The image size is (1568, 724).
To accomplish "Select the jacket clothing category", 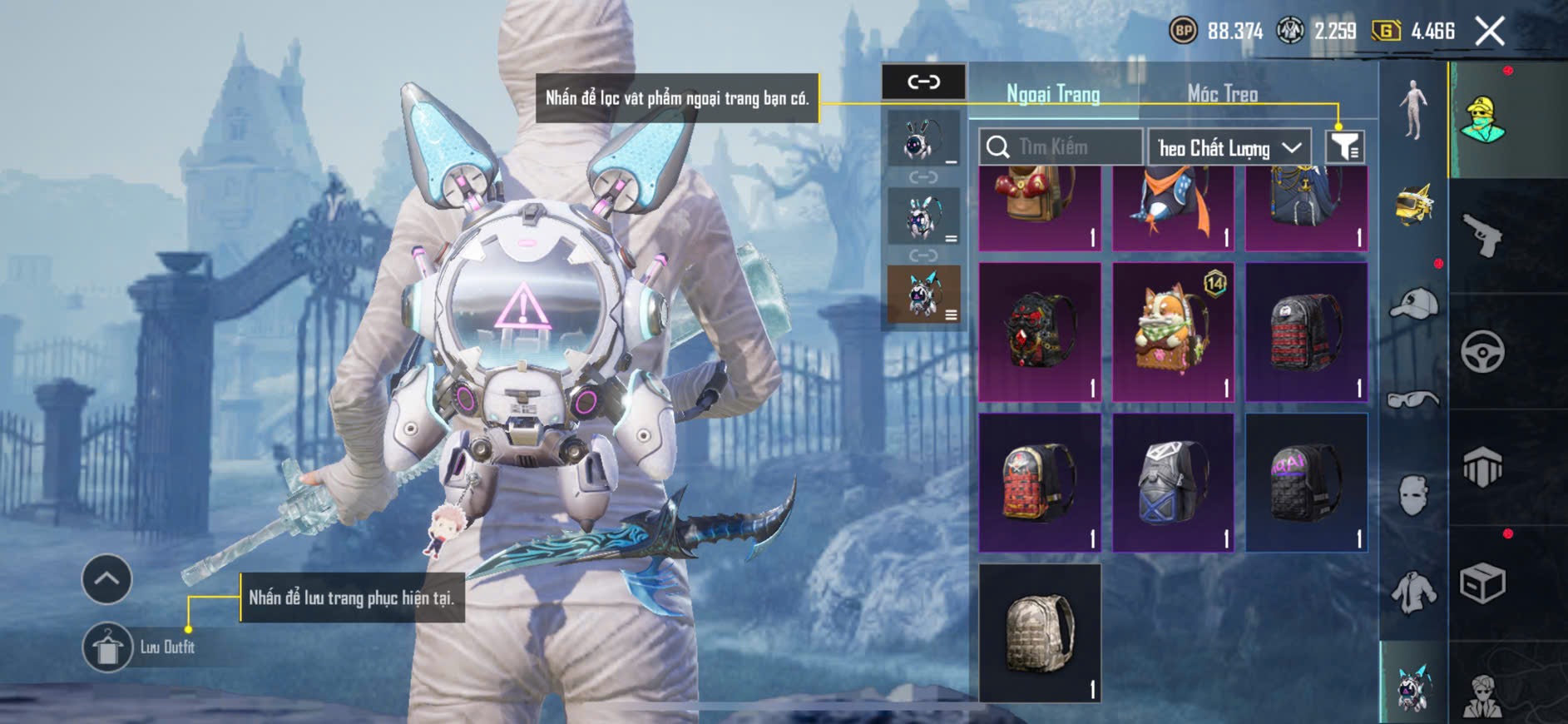I will [x=1413, y=593].
